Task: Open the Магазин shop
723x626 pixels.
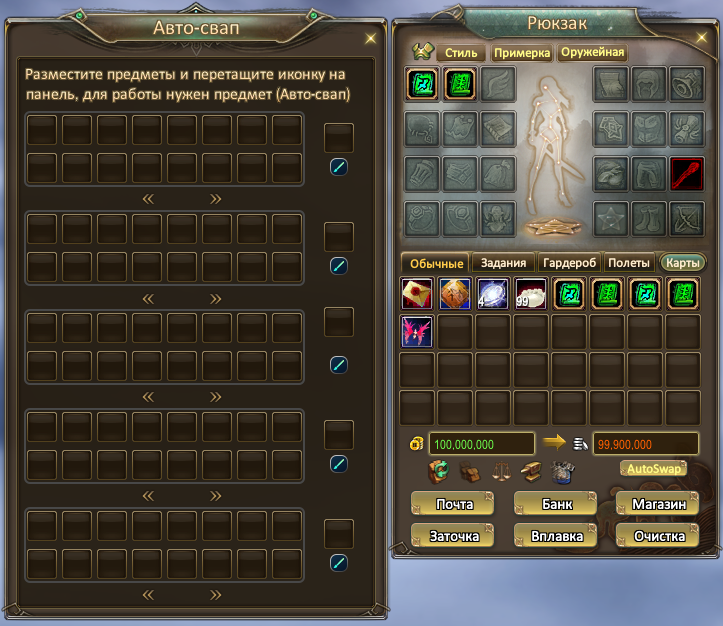Action: [658, 504]
